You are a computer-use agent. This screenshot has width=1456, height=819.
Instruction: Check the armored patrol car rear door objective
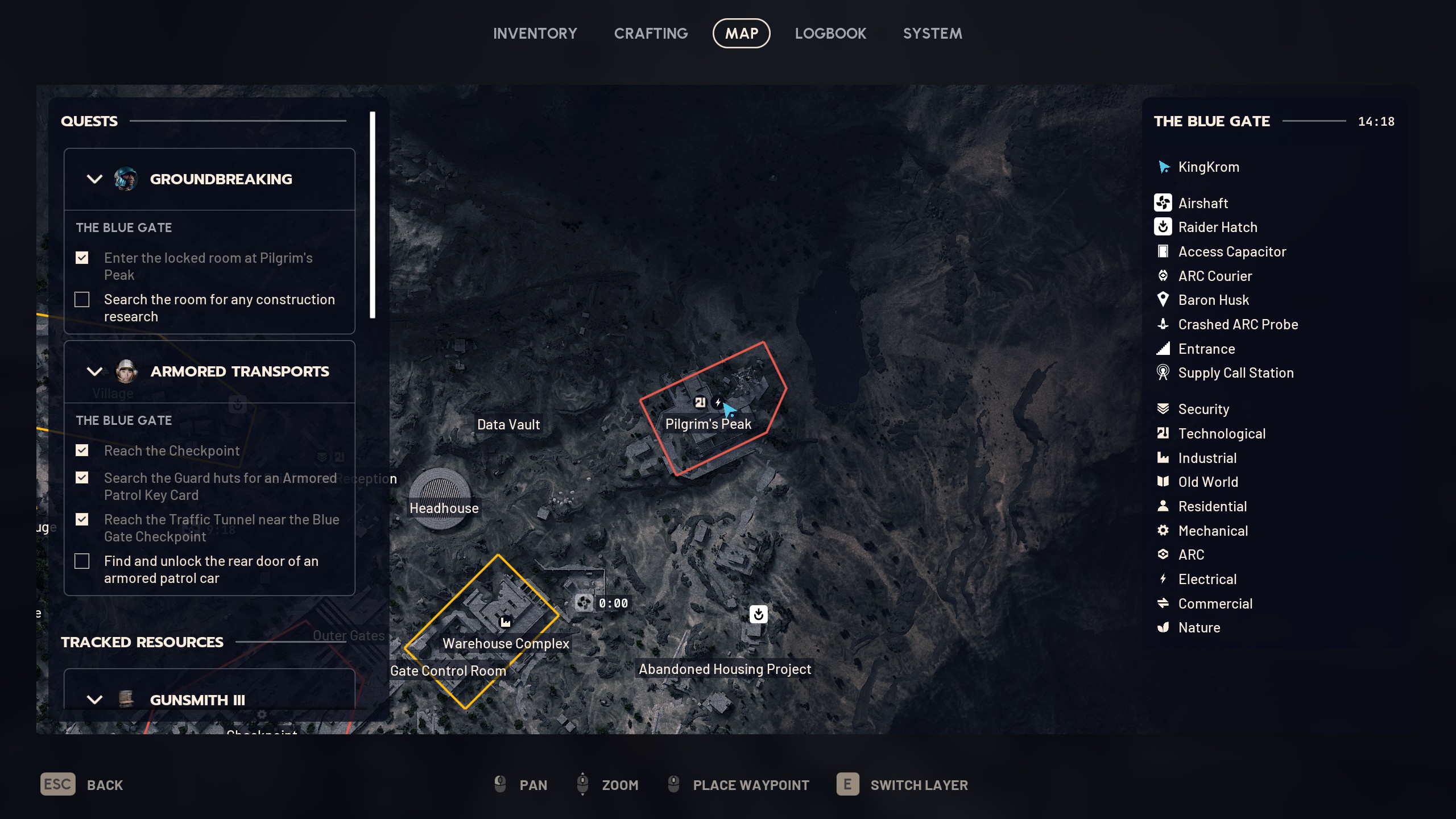(x=82, y=561)
